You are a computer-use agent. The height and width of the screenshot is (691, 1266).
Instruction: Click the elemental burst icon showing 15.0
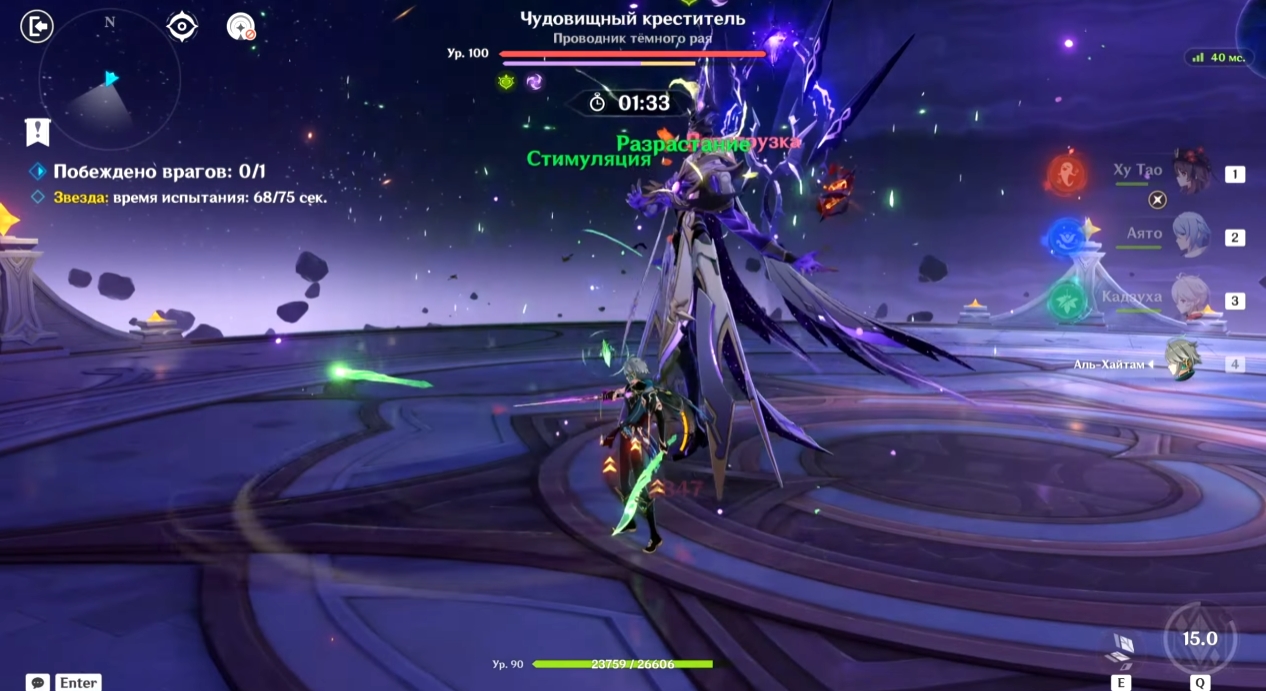(x=1199, y=640)
